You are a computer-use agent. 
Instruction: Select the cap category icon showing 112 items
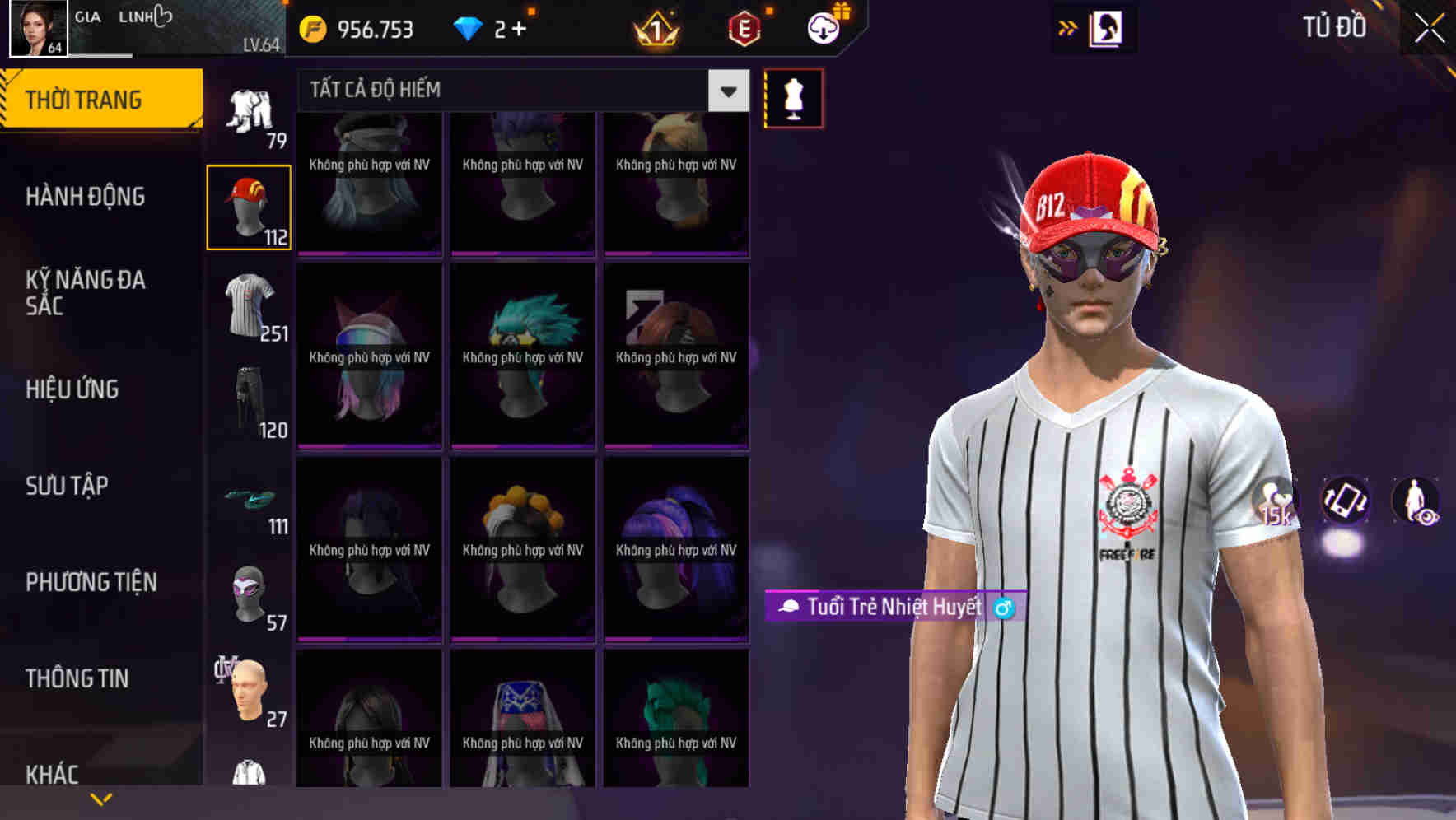tap(250, 206)
